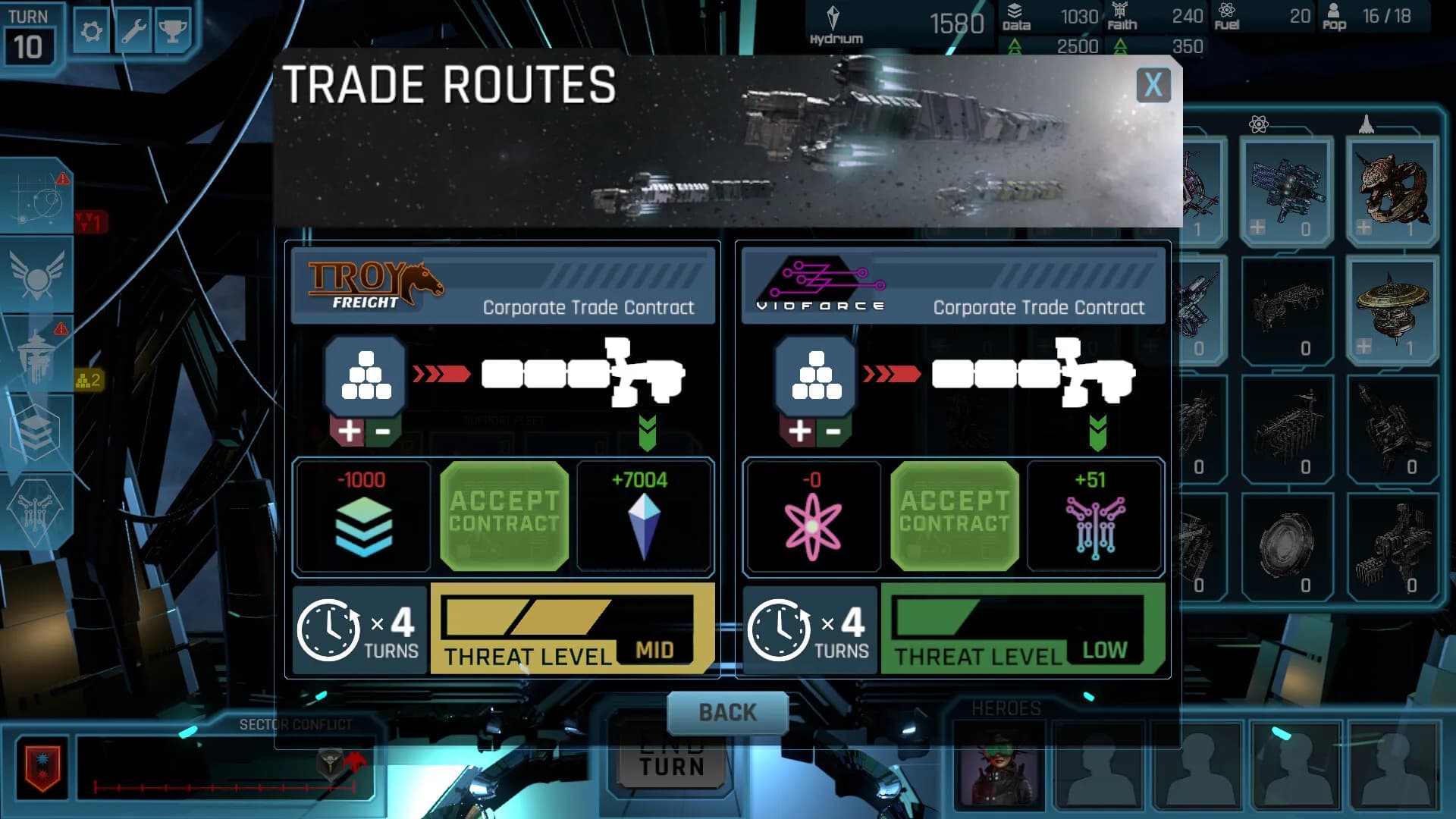Image resolution: width=1456 pixels, height=819 pixels.
Task: Click the mid threat level meter
Action: point(573,627)
